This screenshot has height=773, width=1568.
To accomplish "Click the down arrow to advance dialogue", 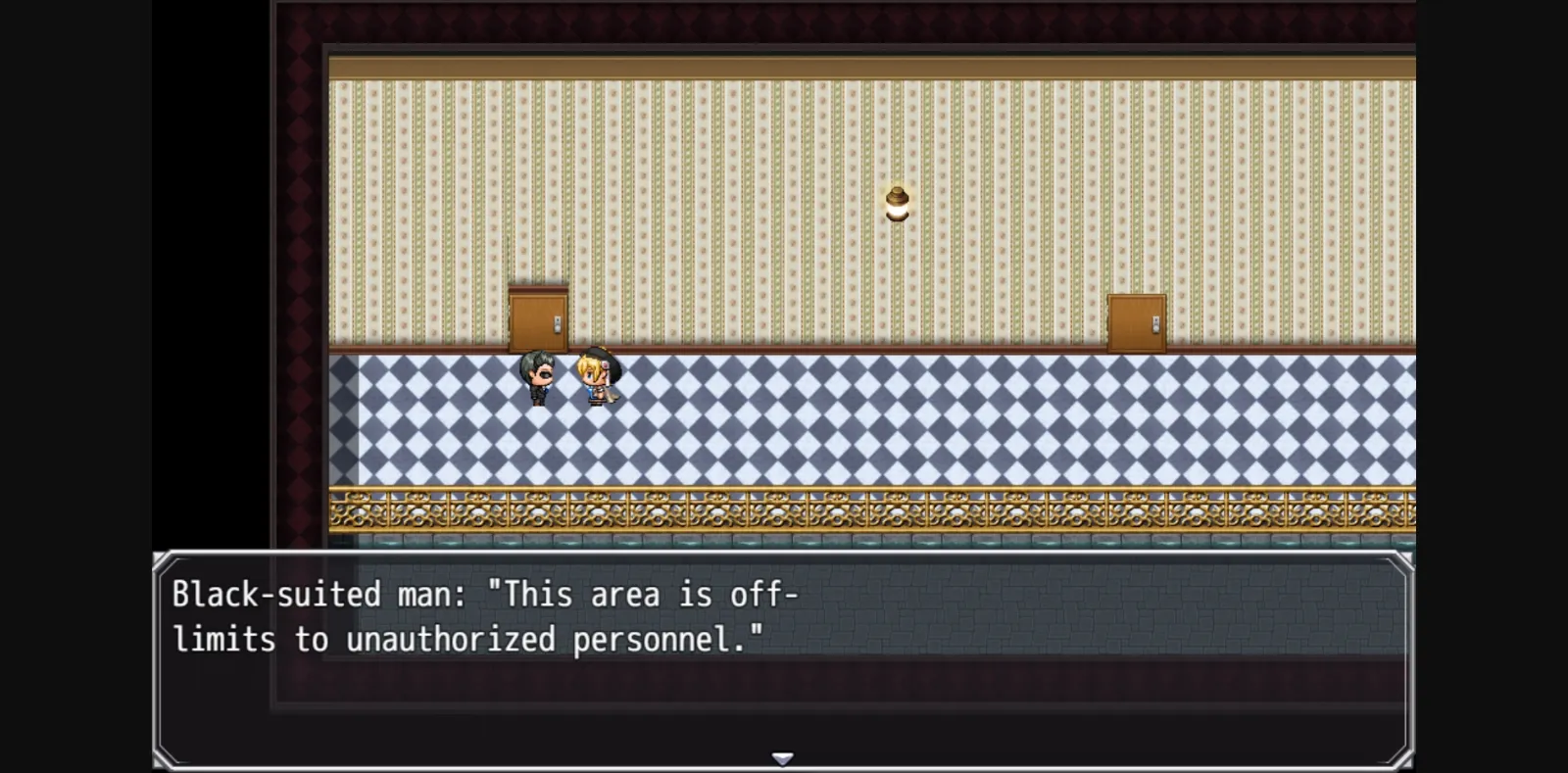I will pos(783,757).
